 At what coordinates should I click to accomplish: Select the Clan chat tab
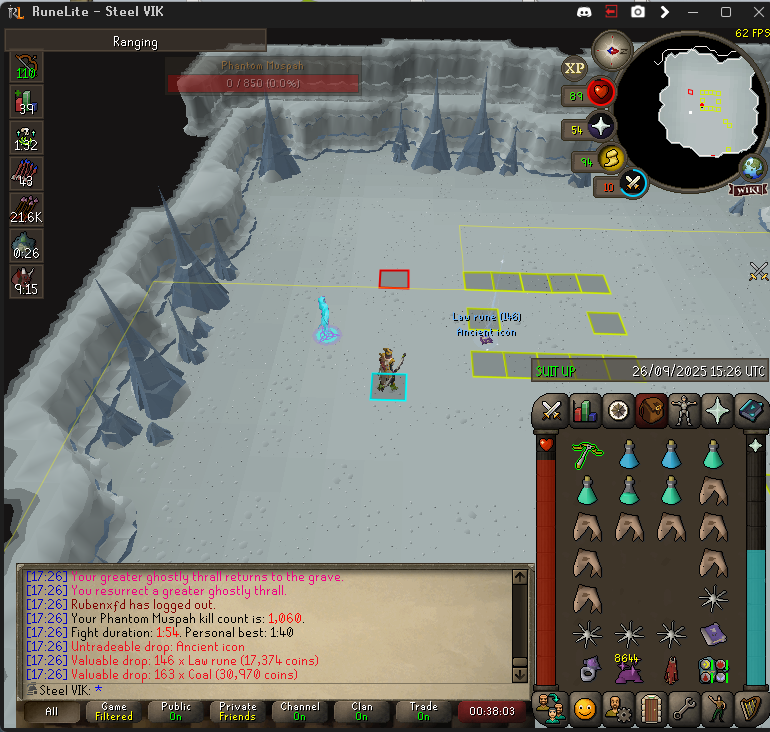pos(361,711)
